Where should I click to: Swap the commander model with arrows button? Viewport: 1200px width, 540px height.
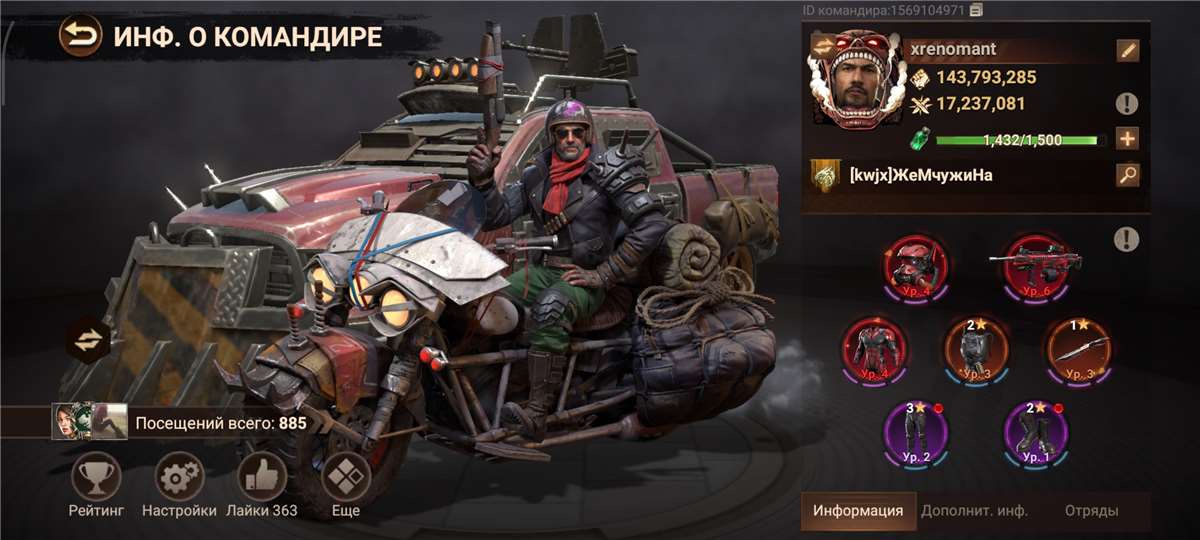pyautogui.click(x=89, y=340)
